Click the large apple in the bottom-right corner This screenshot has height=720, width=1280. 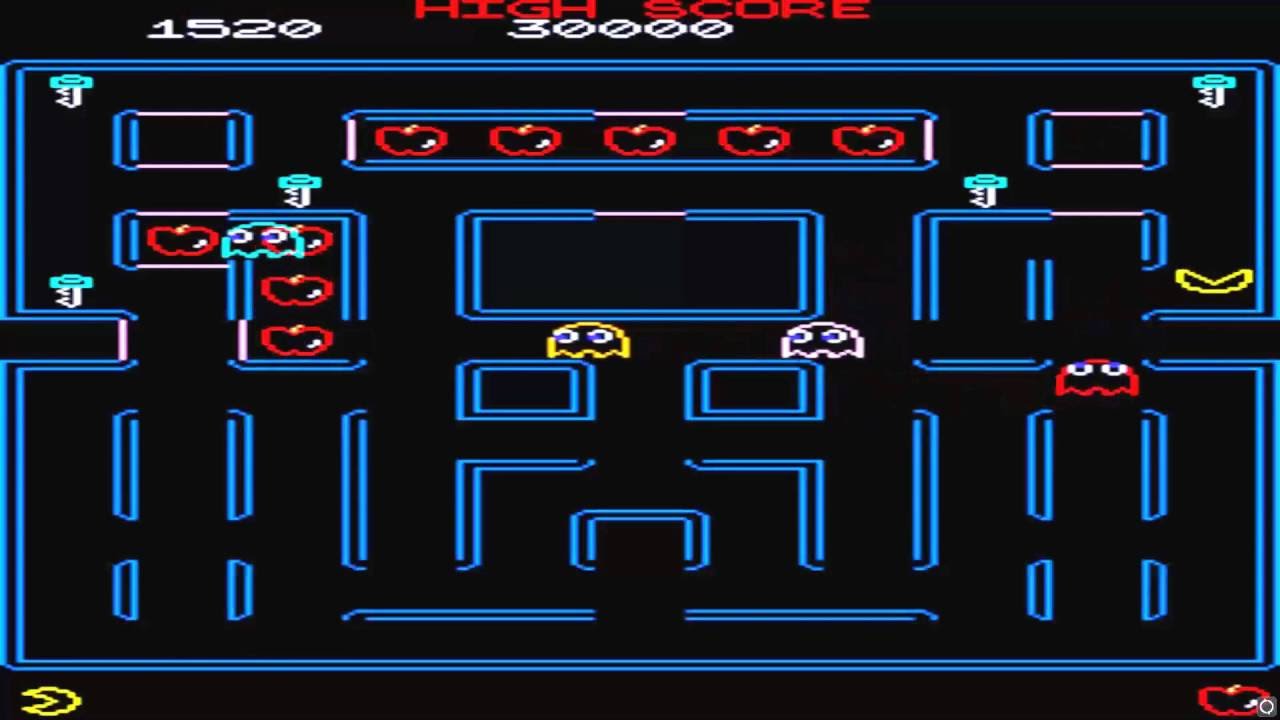(1232, 698)
